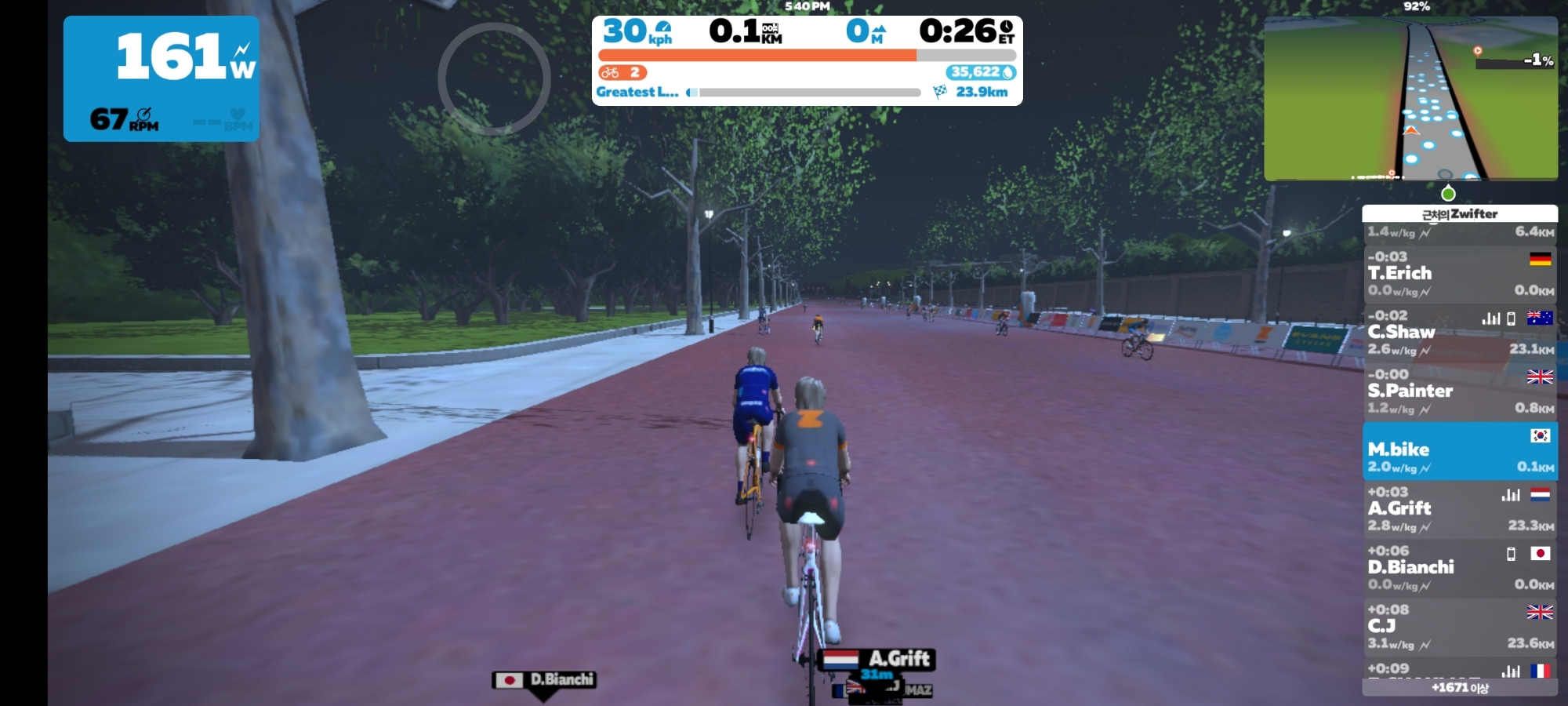This screenshot has height=706, width=1568.
Task: Pick D.Bianchi from the nearby Zwifter list
Action: pos(1459,568)
